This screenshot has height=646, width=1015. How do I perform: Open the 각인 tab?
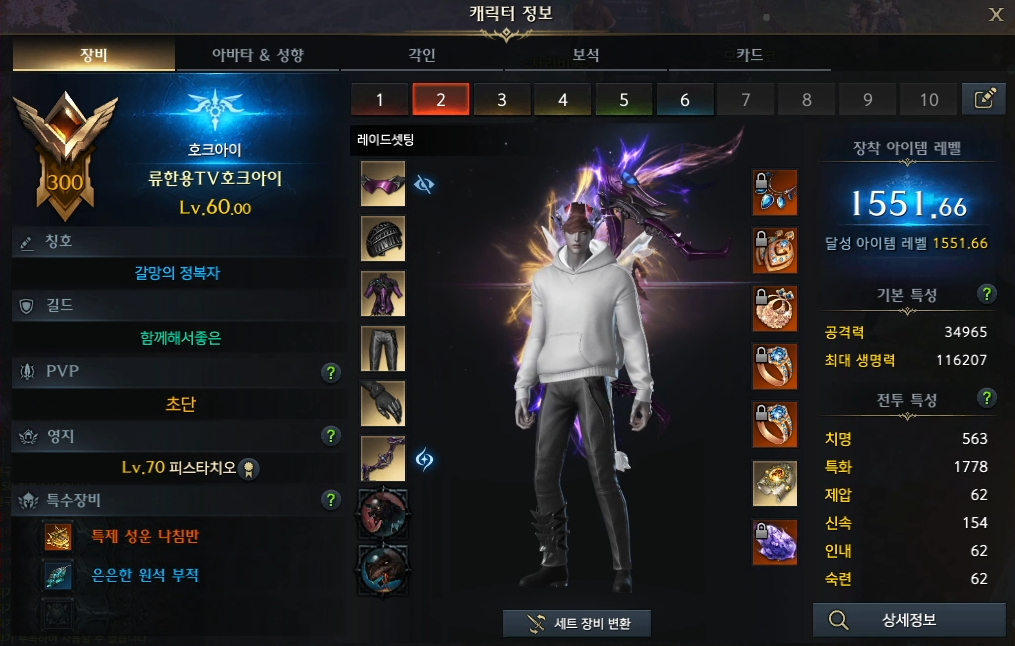pyautogui.click(x=422, y=55)
